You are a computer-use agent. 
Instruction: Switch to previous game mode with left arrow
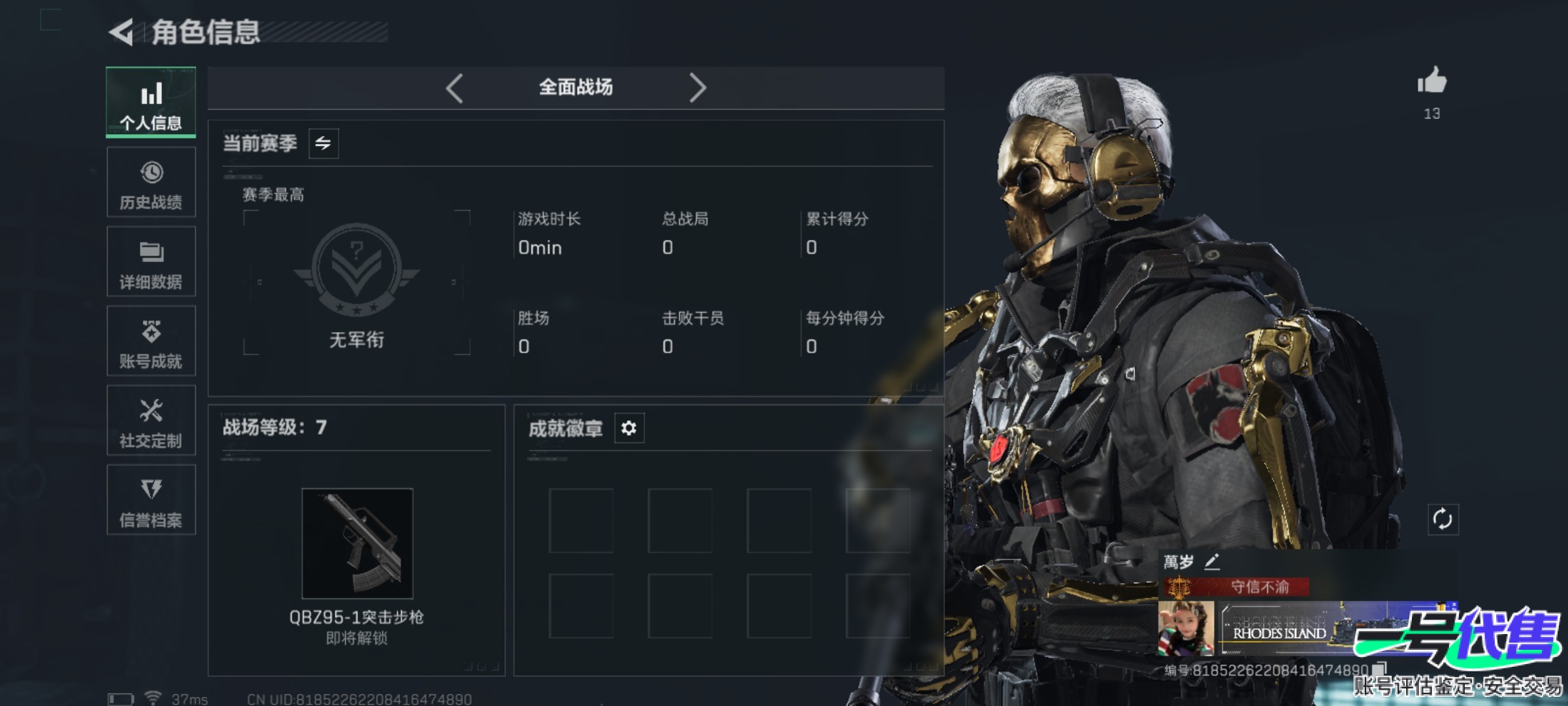click(x=455, y=88)
